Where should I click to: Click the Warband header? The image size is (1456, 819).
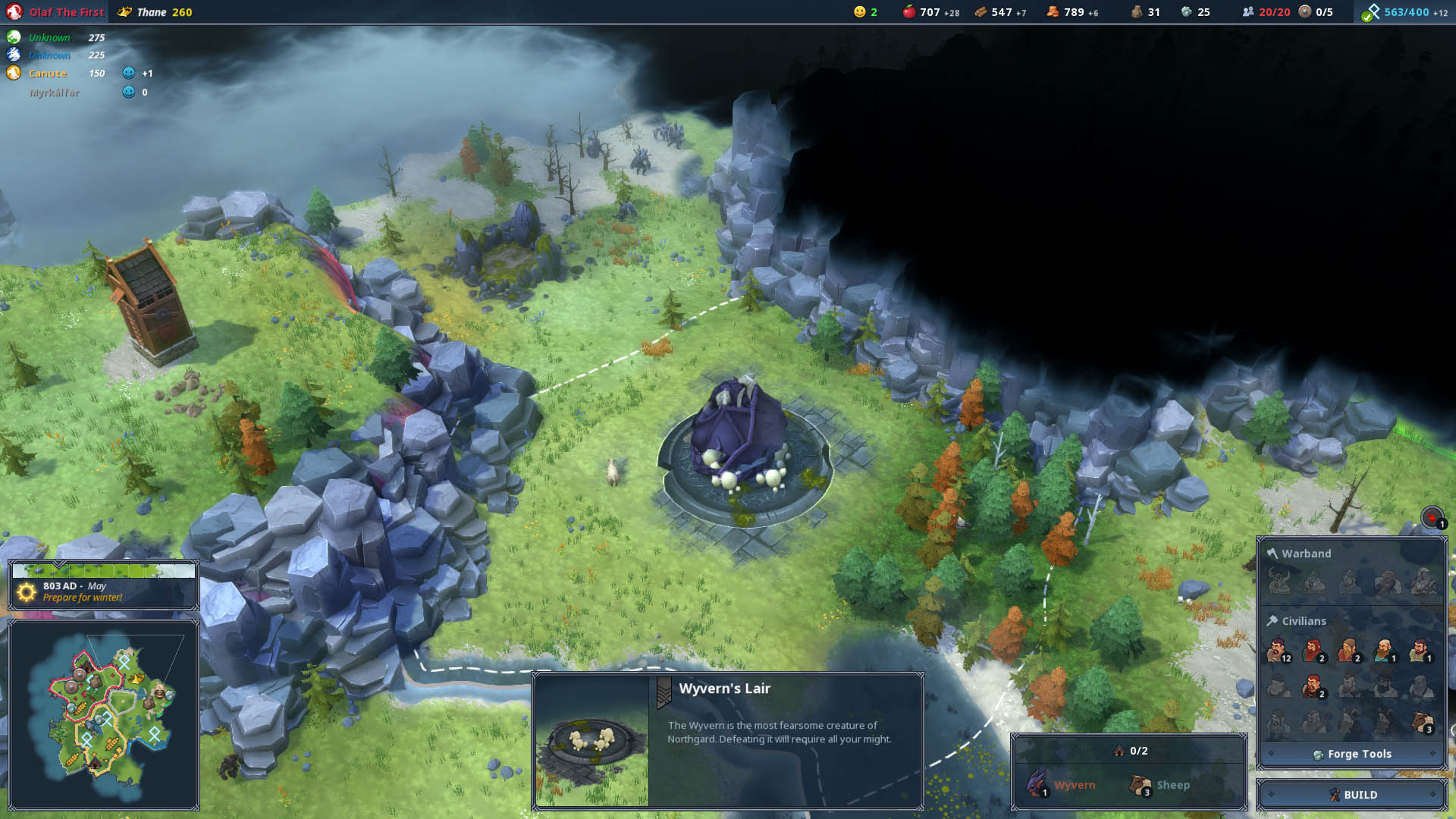[x=1306, y=554]
